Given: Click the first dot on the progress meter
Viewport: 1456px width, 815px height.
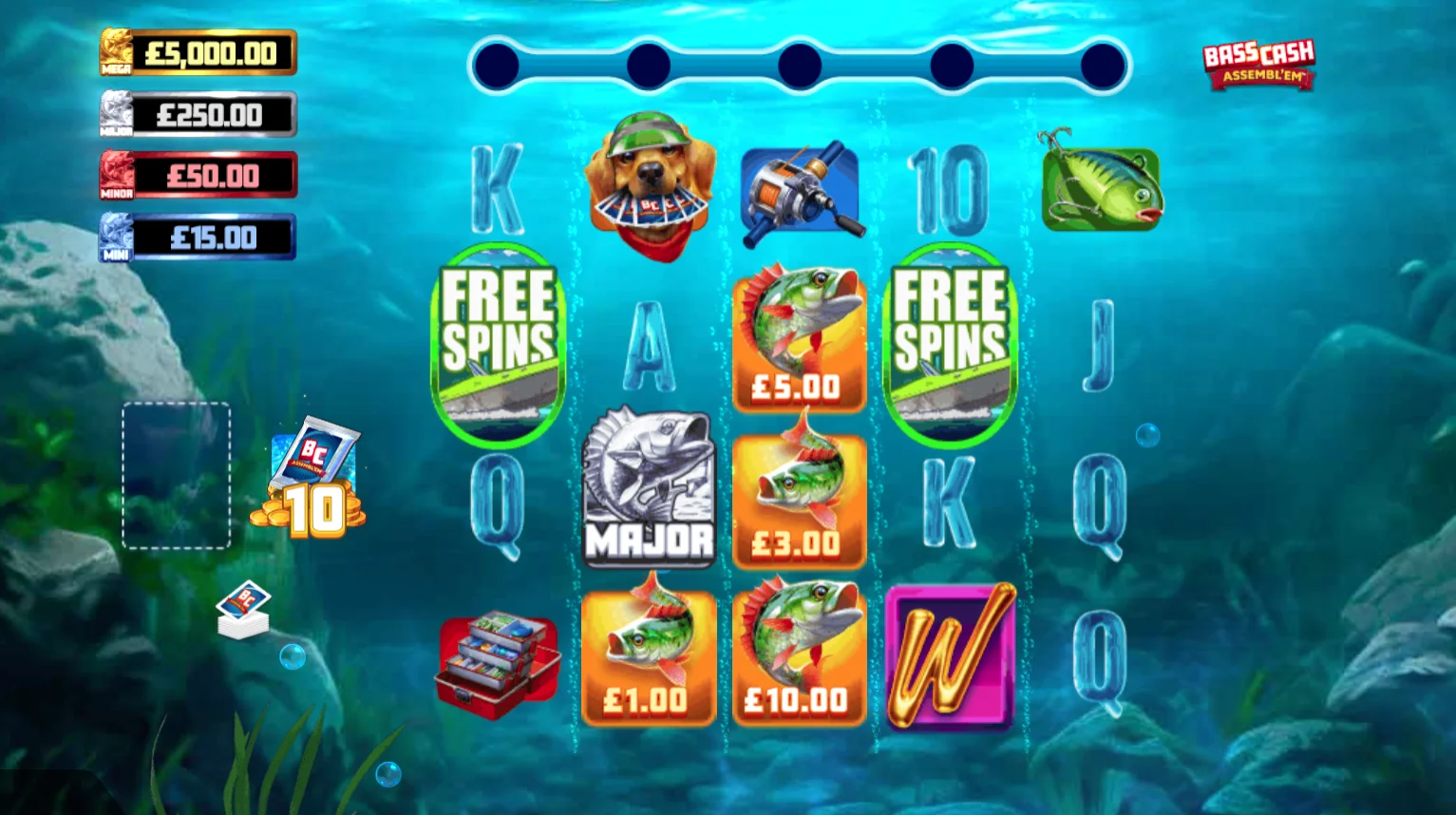Looking at the screenshot, I should tap(496, 65).
